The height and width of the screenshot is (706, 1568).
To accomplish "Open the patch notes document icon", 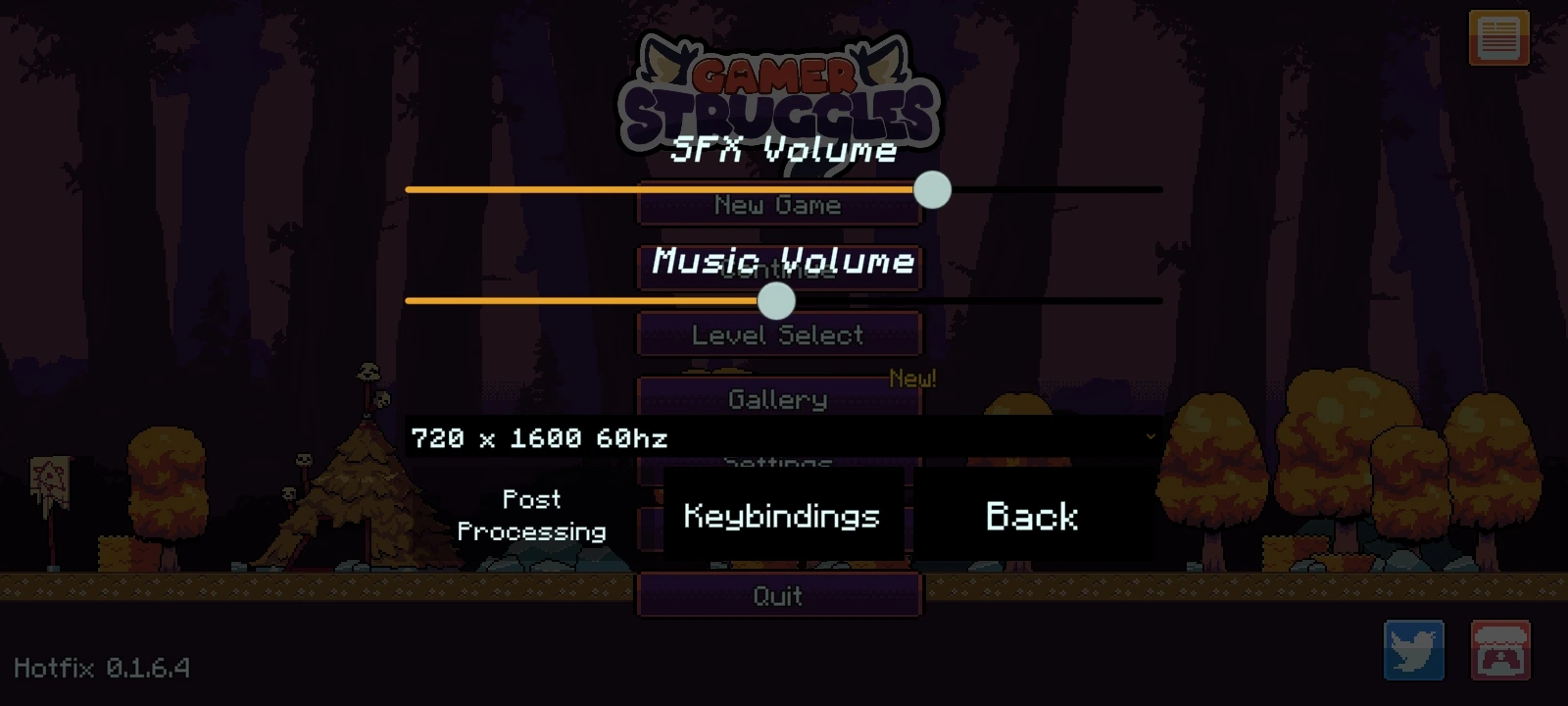I will (x=1496, y=37).
